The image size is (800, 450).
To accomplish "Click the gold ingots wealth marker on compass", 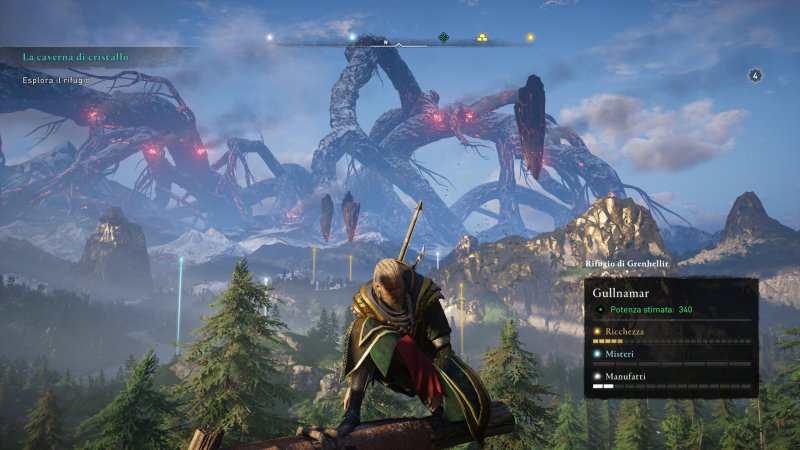I will tap(482, 38).
